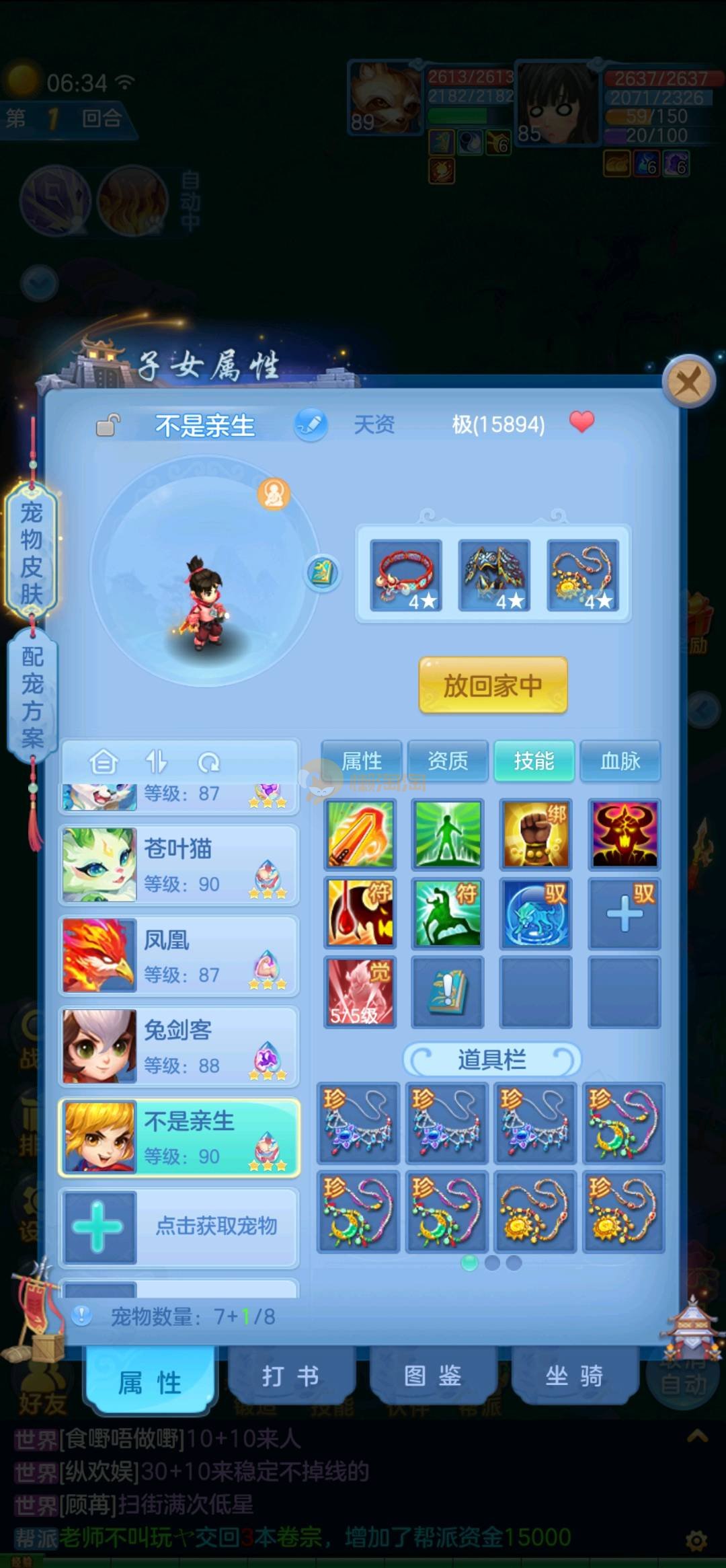Edit the pet name with pencil icon
Image resolution: width=726 pixels, height=1568 pixels.
311,424
